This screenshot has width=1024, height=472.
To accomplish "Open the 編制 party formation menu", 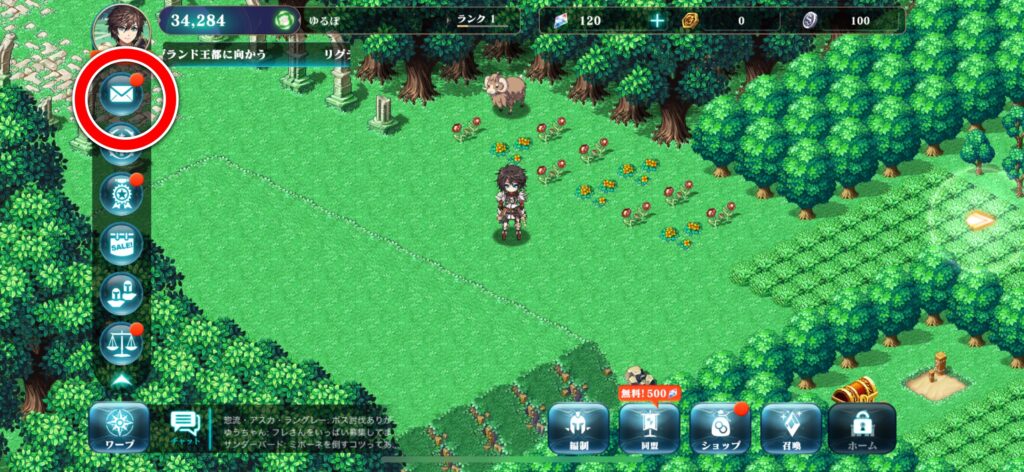I will click(x=578, y=425).
